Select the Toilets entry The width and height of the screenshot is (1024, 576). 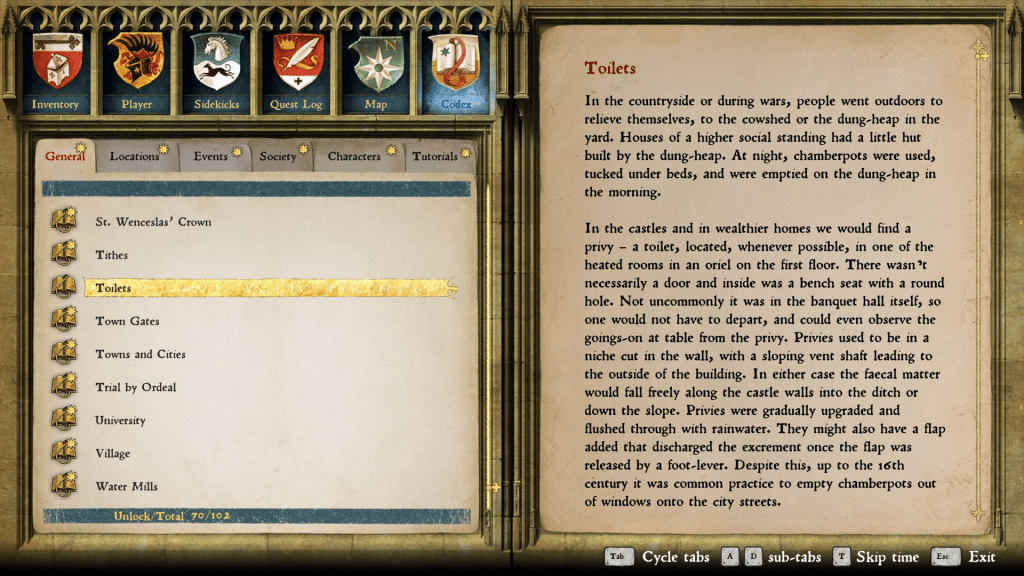113,288
